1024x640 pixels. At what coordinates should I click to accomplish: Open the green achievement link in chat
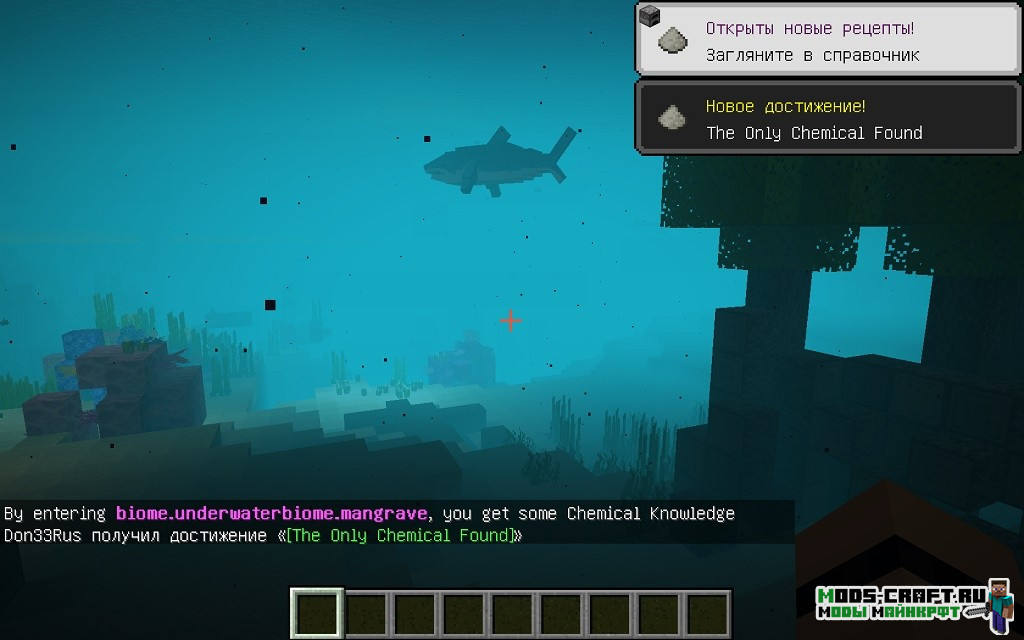coord(400,536)
